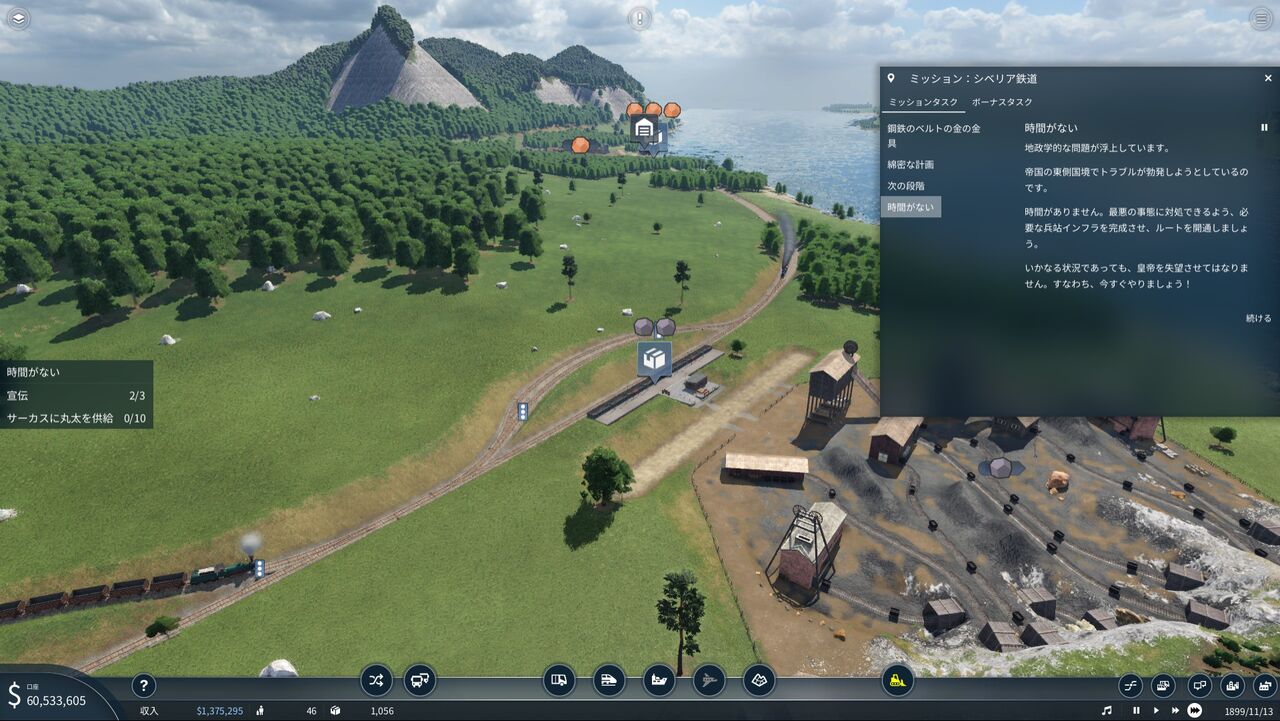Screen dimensions: 1280x721
Task: Choose the 次の段階 mission entry
Action: (x=906, y=186)
